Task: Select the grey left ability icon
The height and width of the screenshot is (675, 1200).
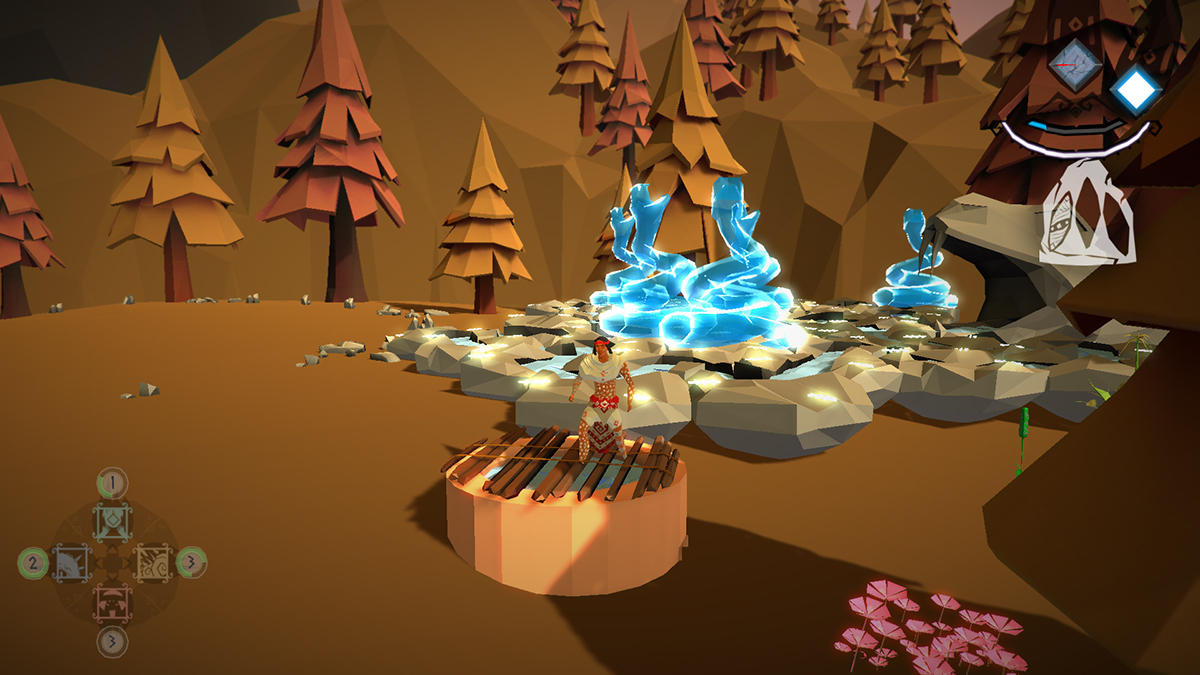Action: tap(71, 563)
